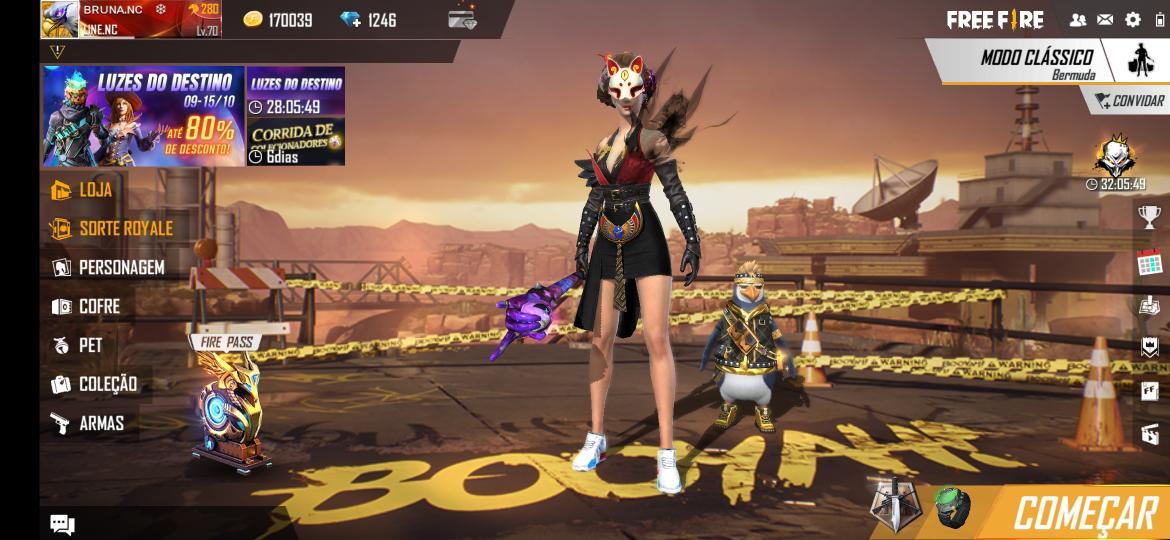Open the Coleção menu

(107, 384)
